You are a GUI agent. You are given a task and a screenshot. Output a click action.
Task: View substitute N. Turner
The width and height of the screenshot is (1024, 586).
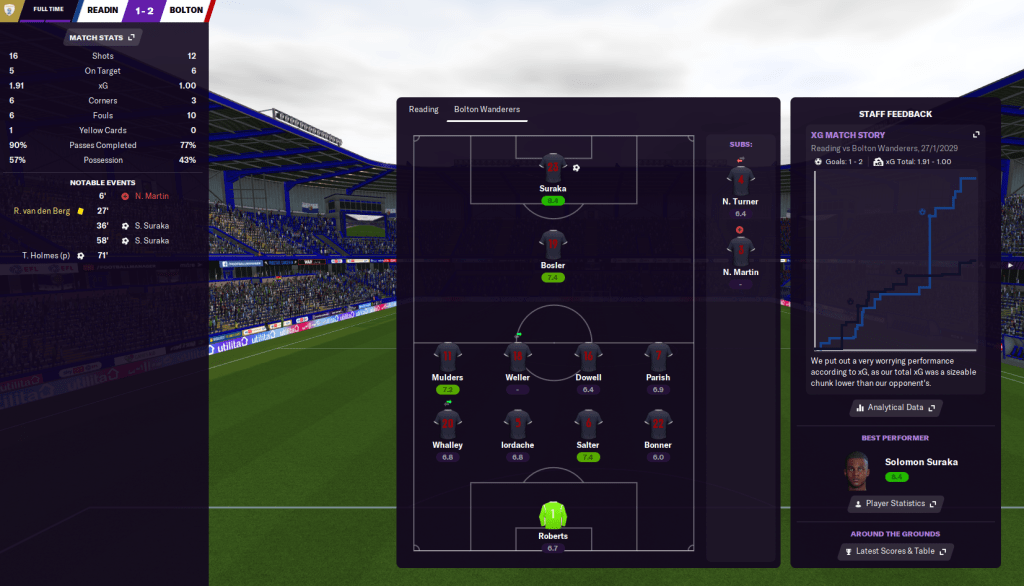tap(740, 181)
